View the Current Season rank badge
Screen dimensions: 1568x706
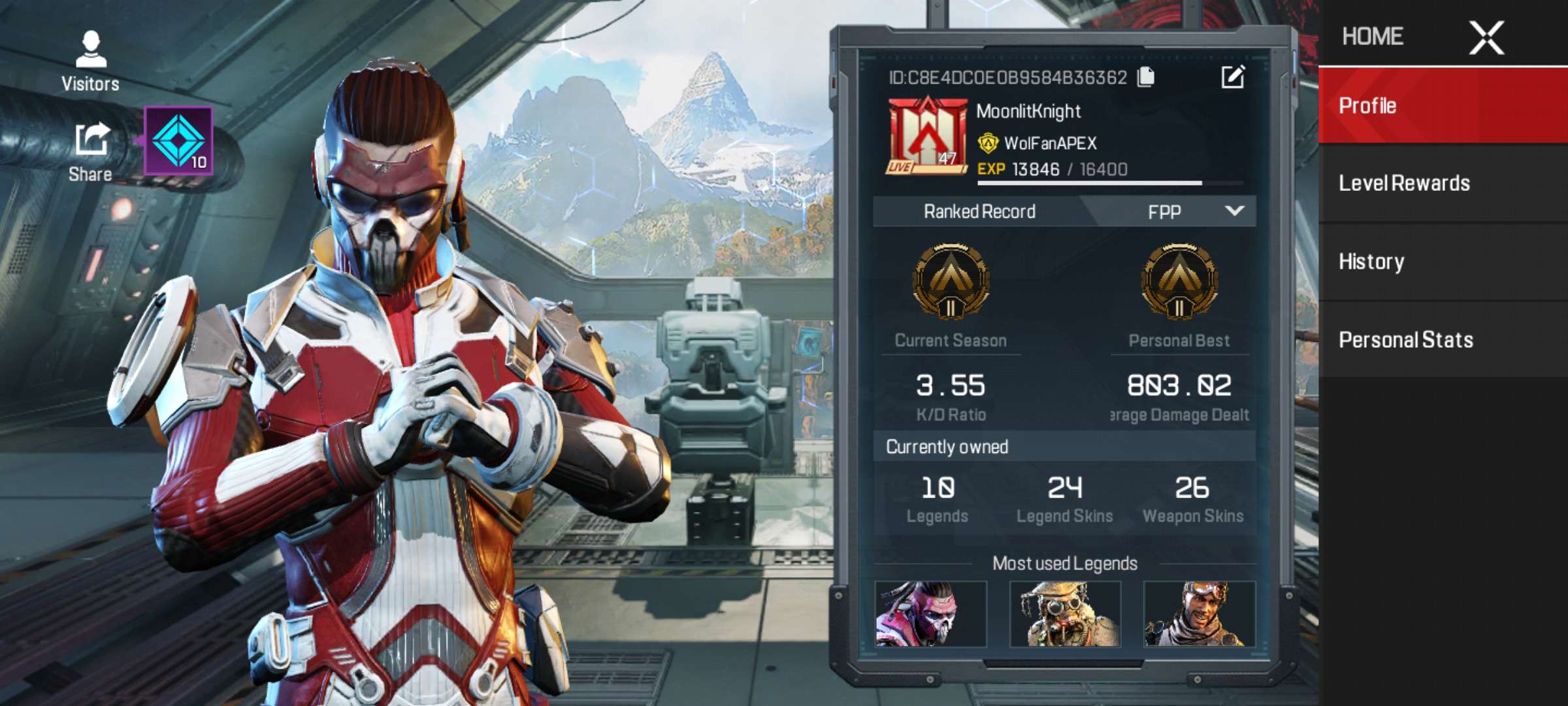tap(951, 282)
